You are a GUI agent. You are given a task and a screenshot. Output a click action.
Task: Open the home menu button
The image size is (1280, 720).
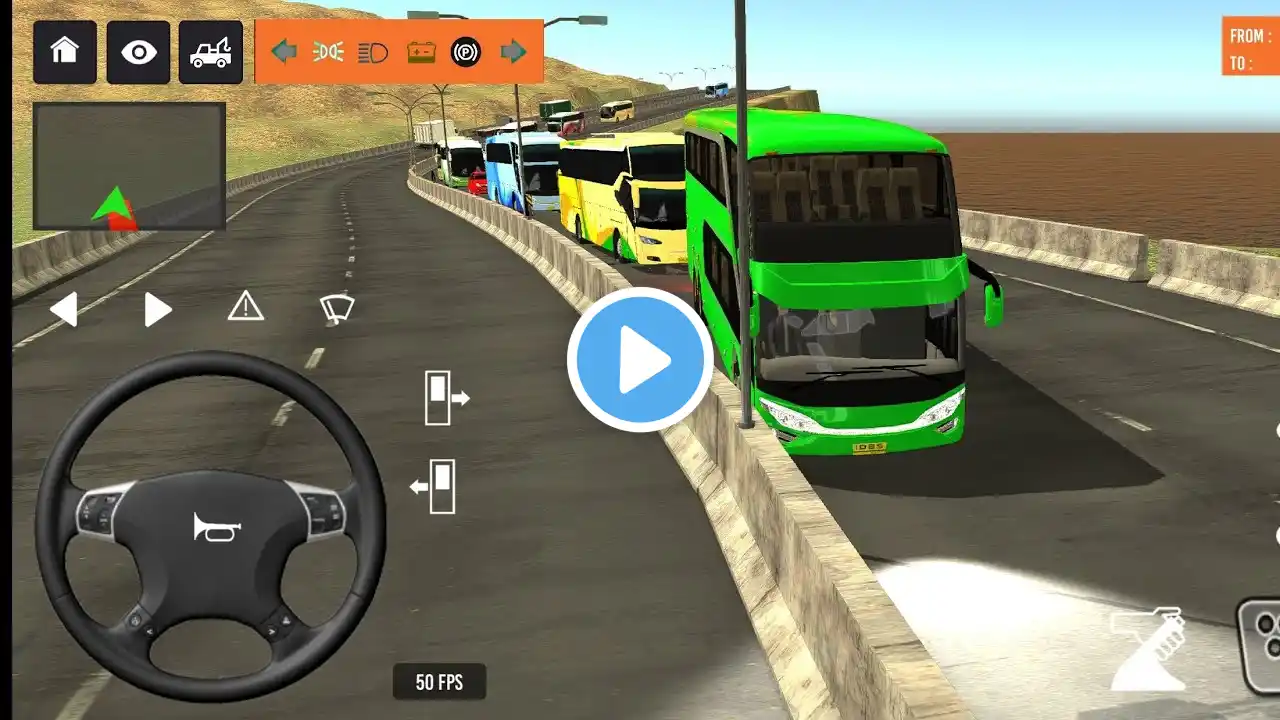(x=65, y=52)
